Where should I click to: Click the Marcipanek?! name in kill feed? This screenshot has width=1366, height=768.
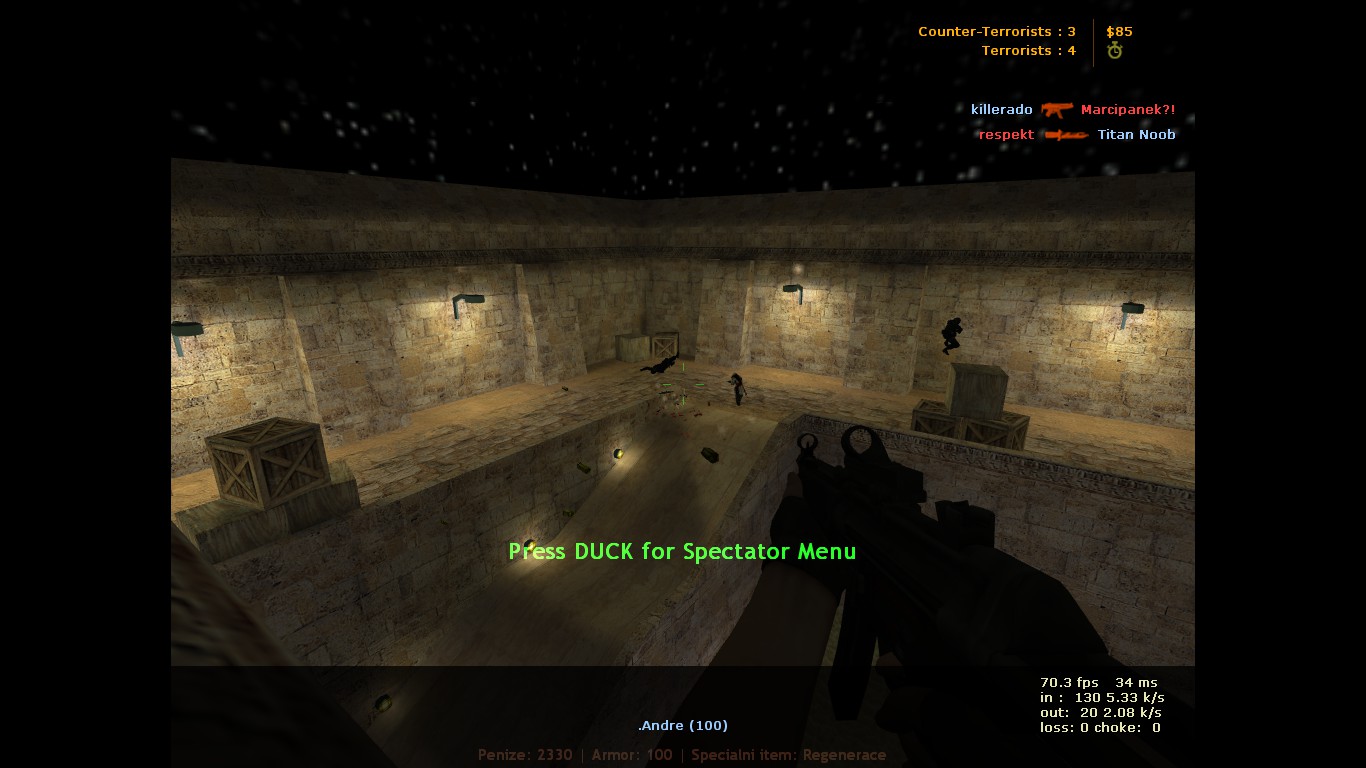(x=1128, y=110)
